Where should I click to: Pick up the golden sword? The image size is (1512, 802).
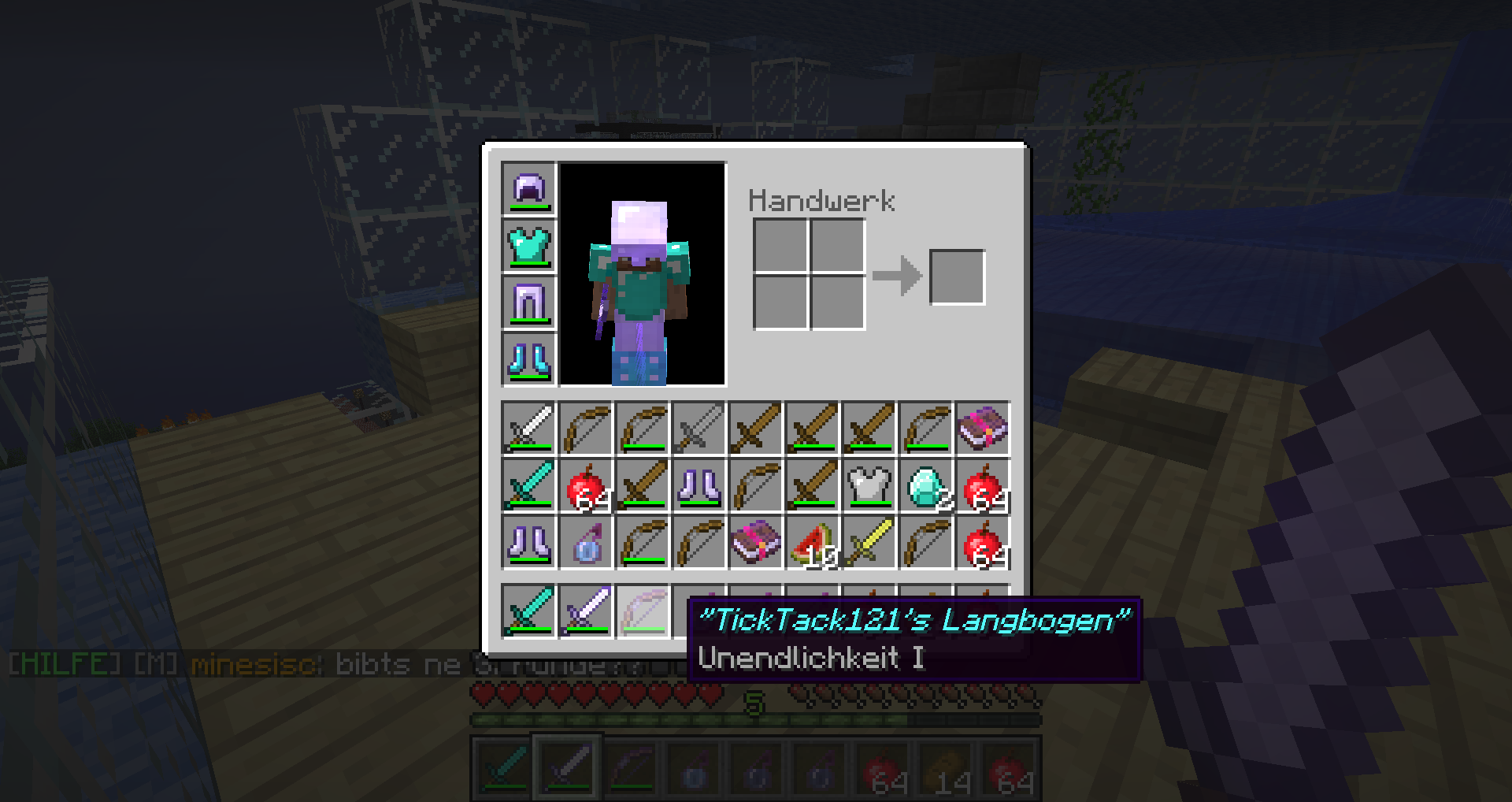(x=869, y=542)
